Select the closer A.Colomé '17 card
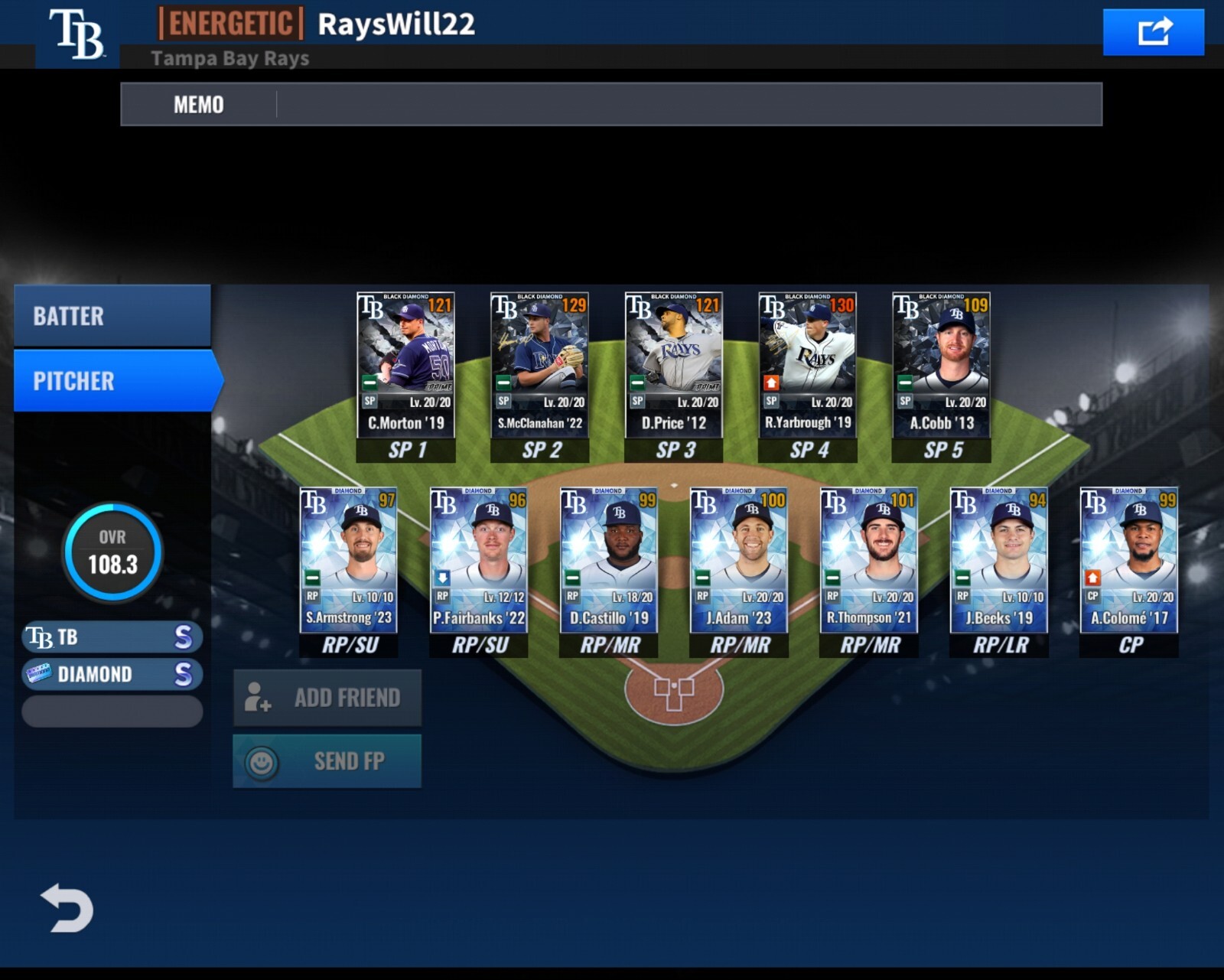This screenshot has width=1224, height=980. 1129,560
